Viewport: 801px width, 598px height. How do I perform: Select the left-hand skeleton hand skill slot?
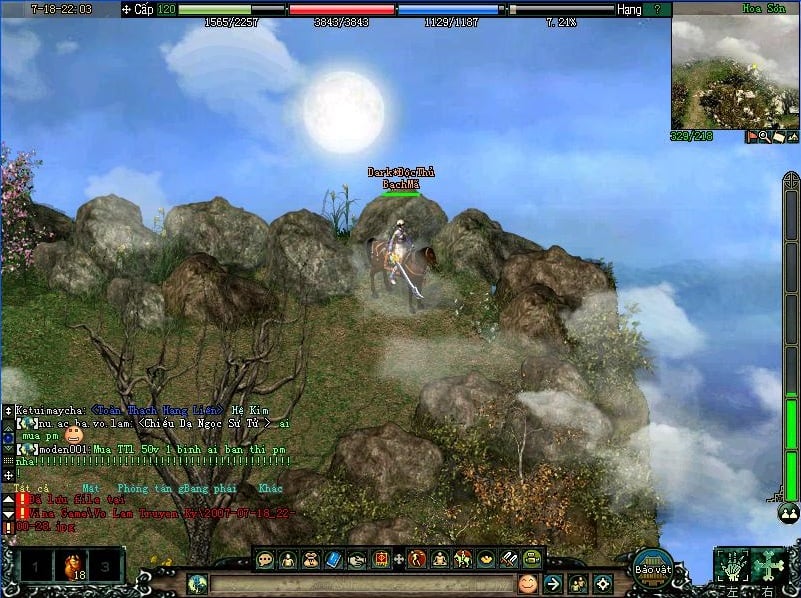pyautogui.click(x=732, y=566)
